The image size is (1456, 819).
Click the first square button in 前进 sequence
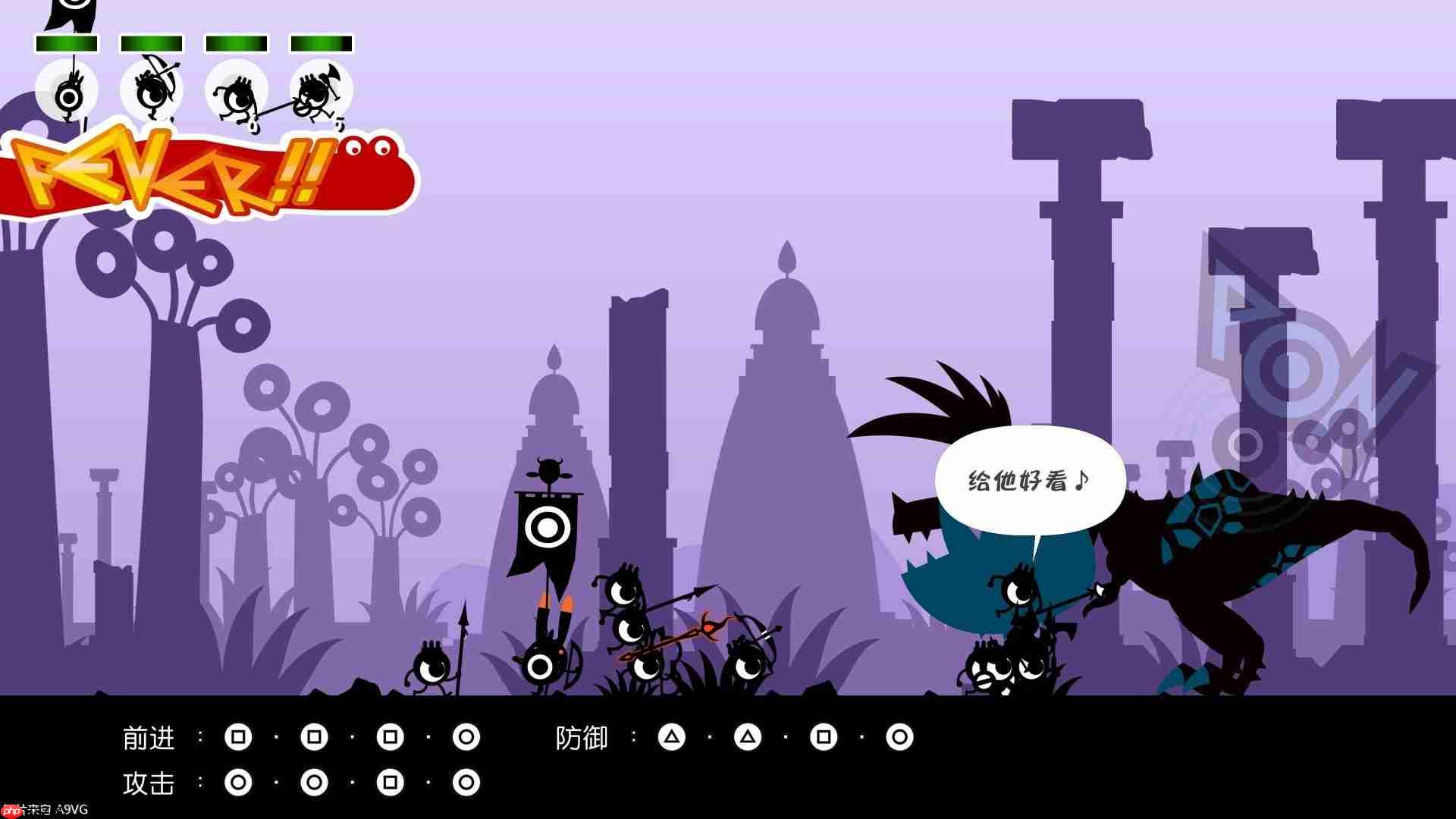click(240, 736)
